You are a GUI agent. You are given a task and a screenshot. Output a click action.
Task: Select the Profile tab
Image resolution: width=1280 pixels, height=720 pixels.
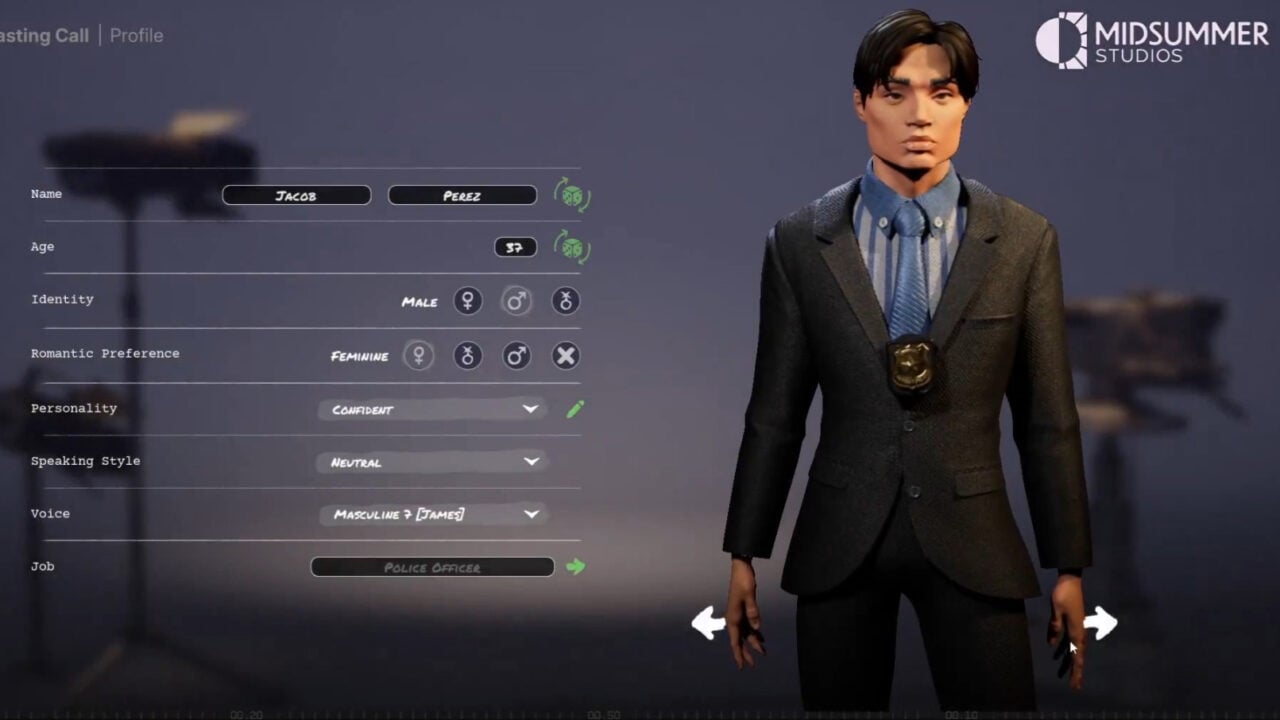coord(136,35)
